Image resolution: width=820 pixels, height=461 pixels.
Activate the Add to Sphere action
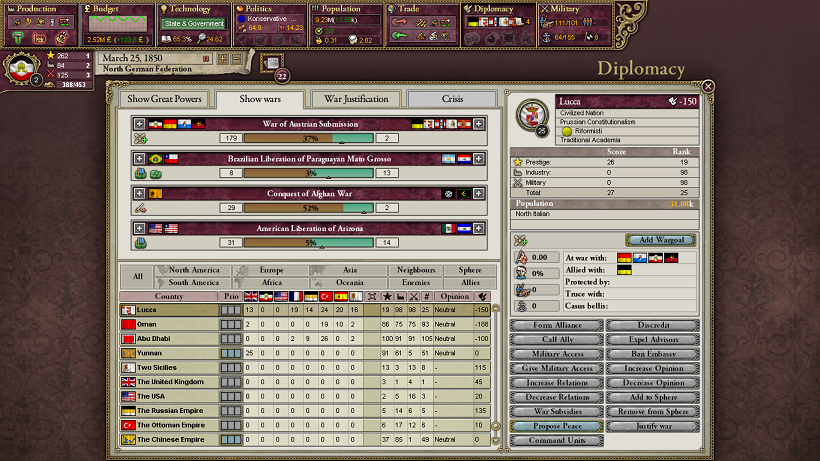653,397
